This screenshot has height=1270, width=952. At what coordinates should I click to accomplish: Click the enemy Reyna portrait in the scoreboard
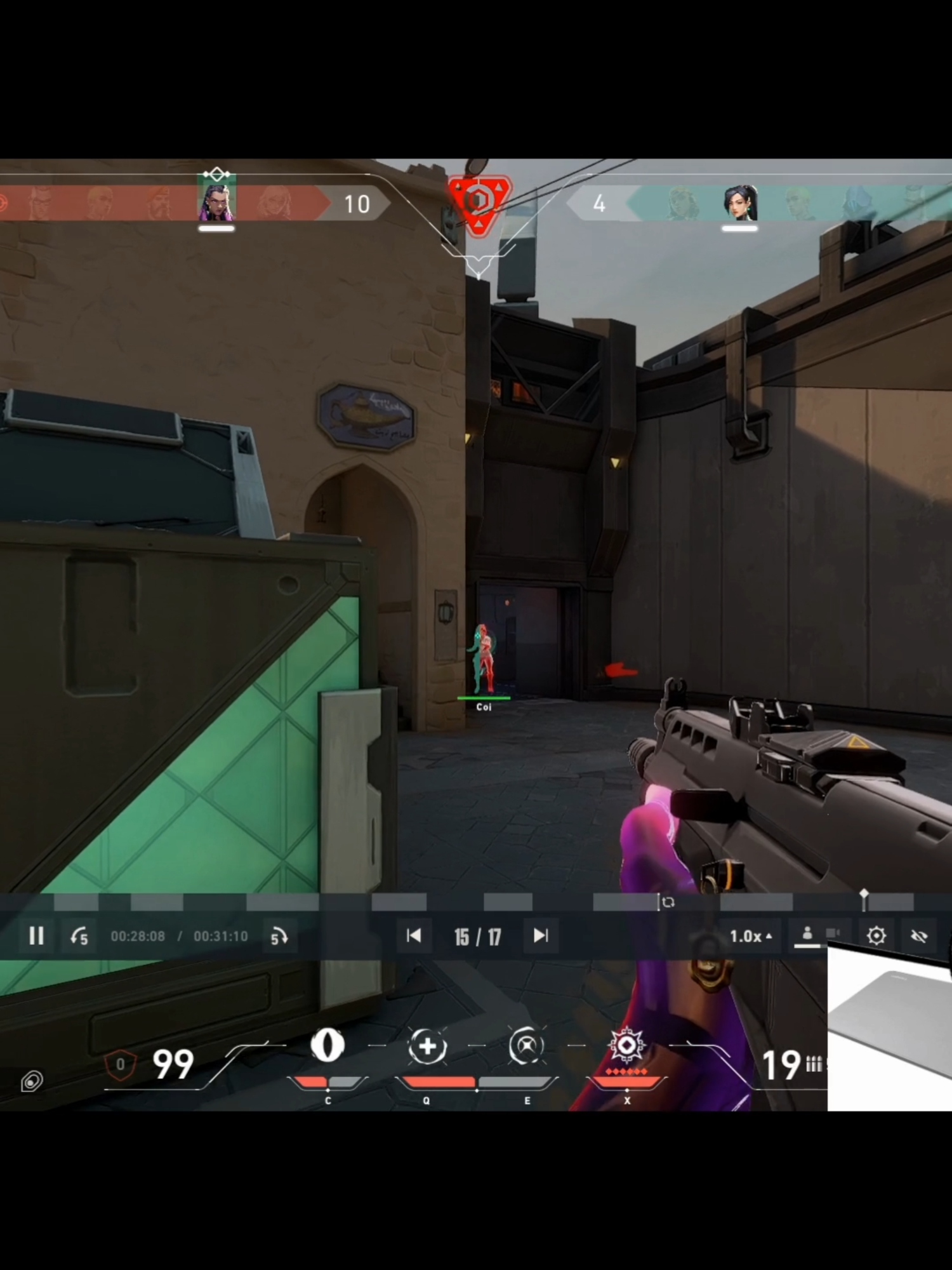coord(216,202)
